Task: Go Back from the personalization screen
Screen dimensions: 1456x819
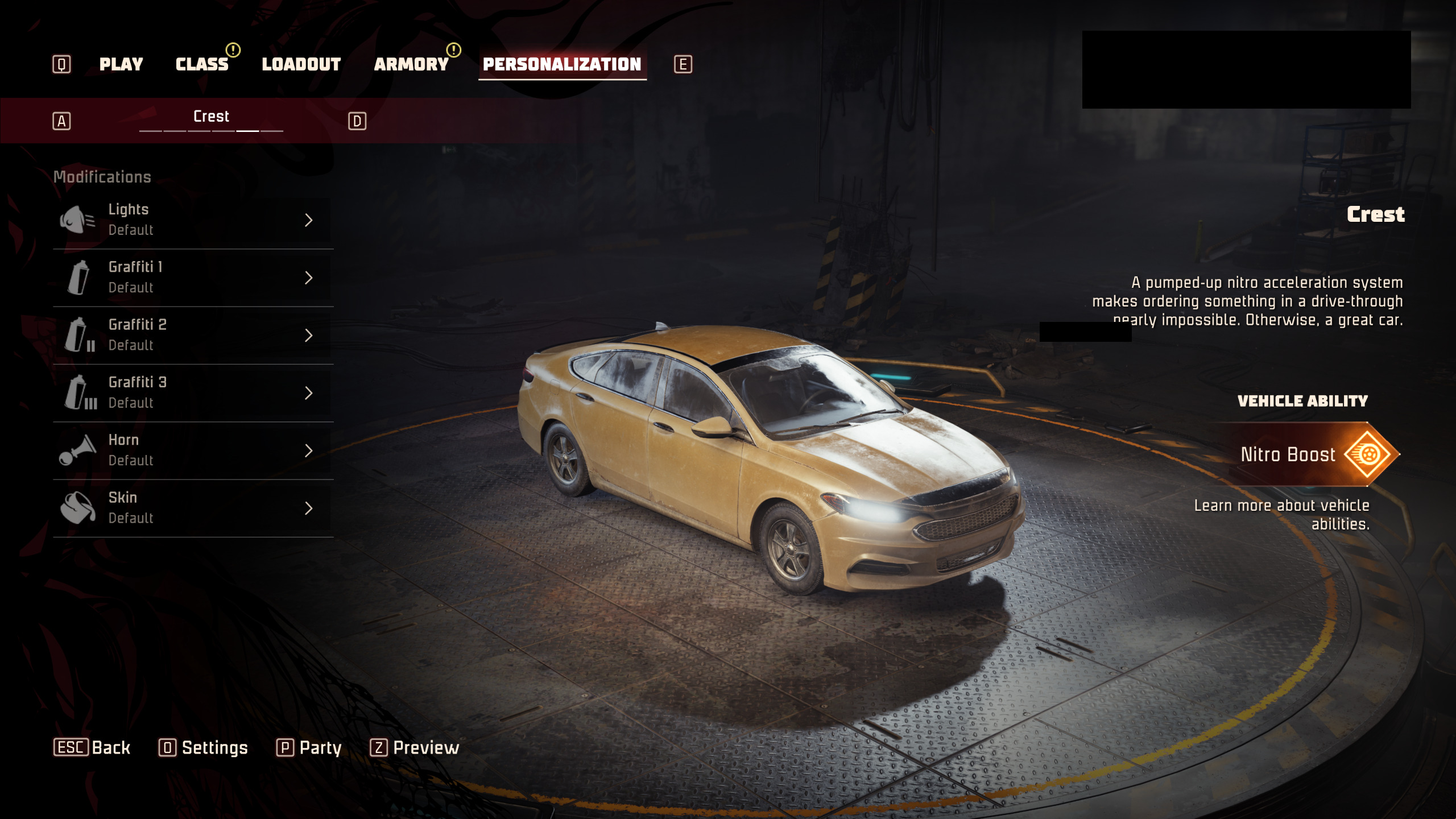Action: (x=92, y=747)
